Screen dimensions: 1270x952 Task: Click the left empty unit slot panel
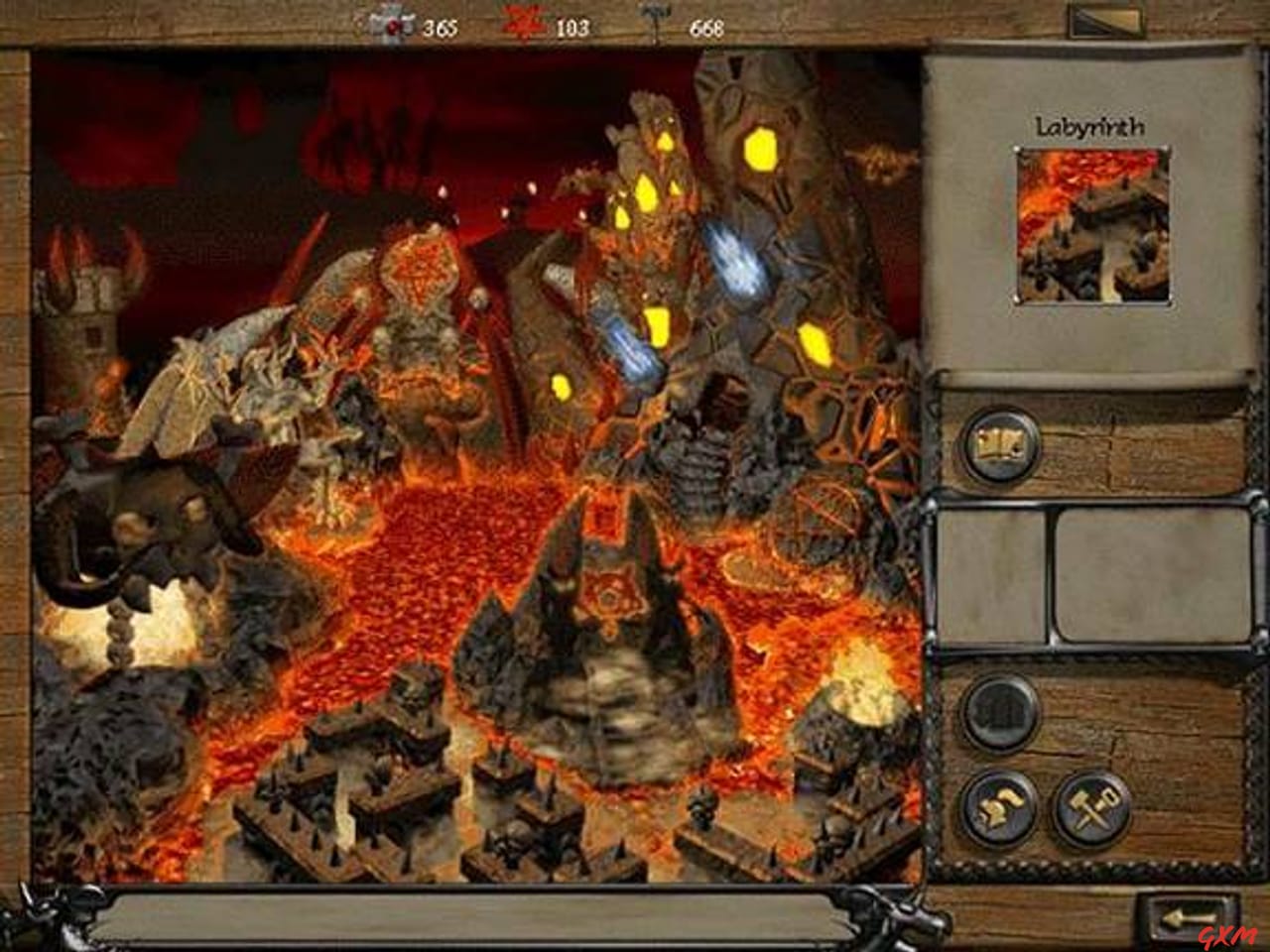click(x=992, y=575)
